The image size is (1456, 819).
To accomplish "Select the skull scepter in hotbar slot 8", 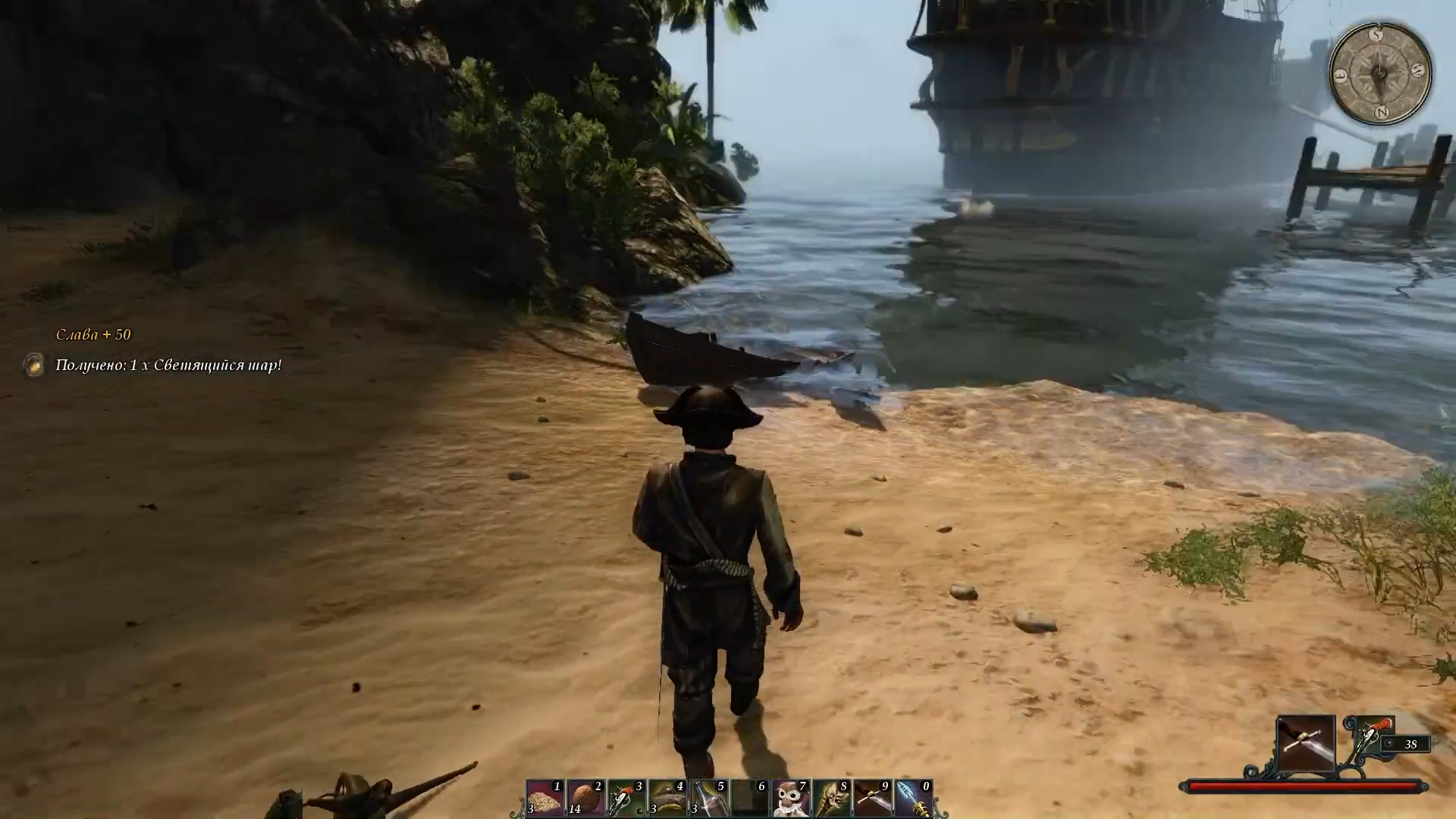I will click(x=832, y=799).
